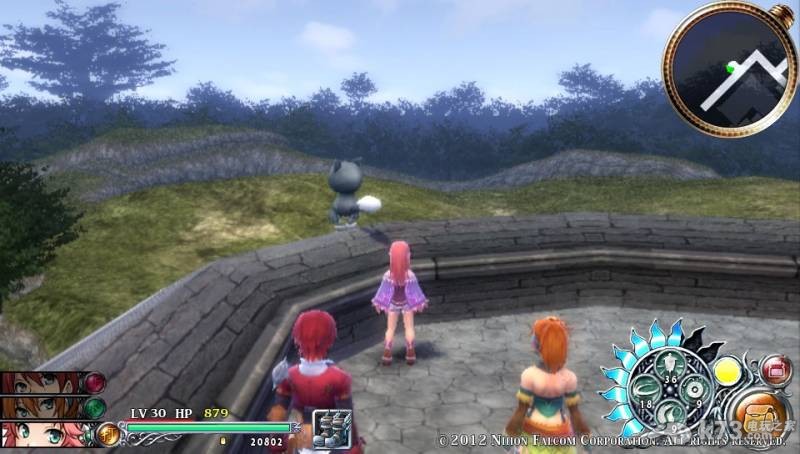Click the small red menu button
This screenshot has width=800, height=454.
(x=776, y=369)
